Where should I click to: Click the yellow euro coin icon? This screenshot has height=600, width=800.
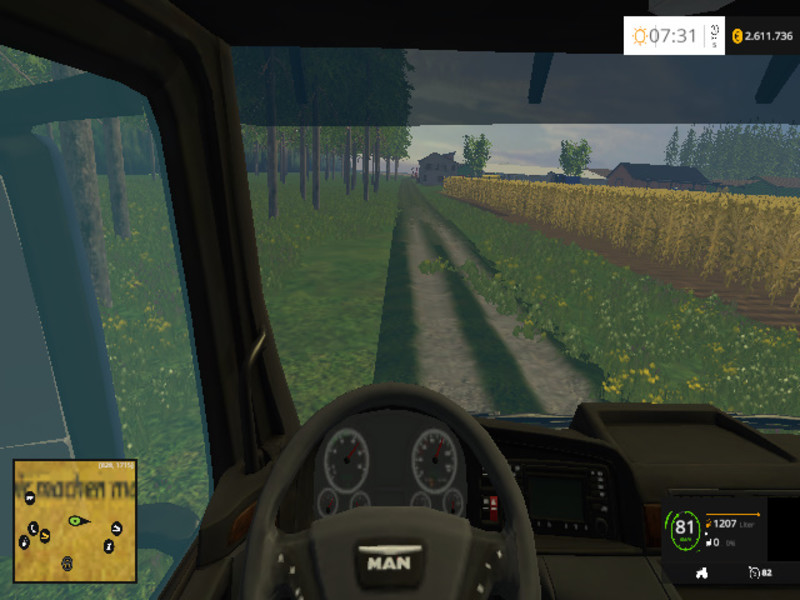click(x=737, y=36)
